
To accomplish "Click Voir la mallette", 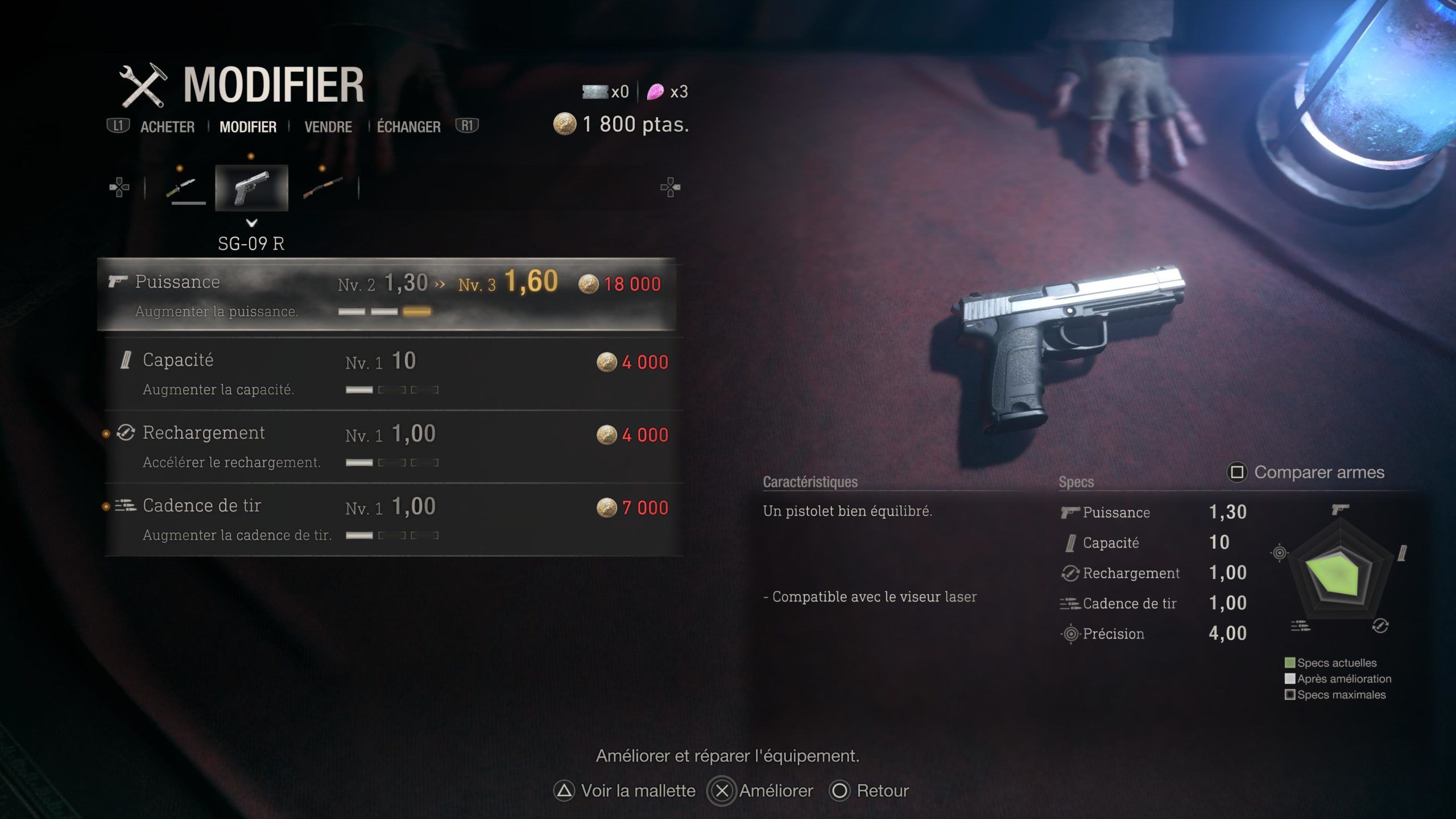I will point(624,791).
